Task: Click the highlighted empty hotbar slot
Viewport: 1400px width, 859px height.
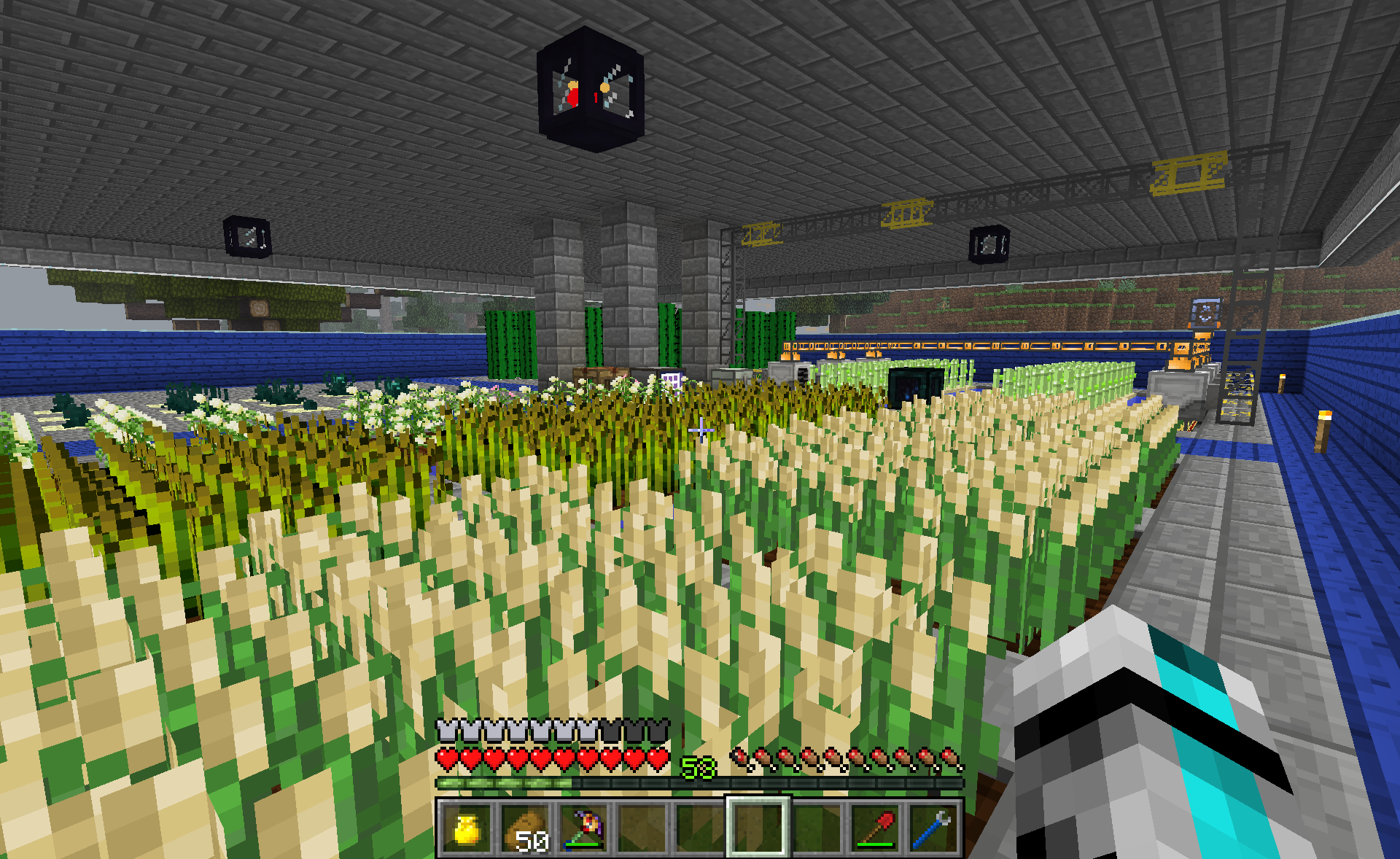Action: [x=758, y=827]
